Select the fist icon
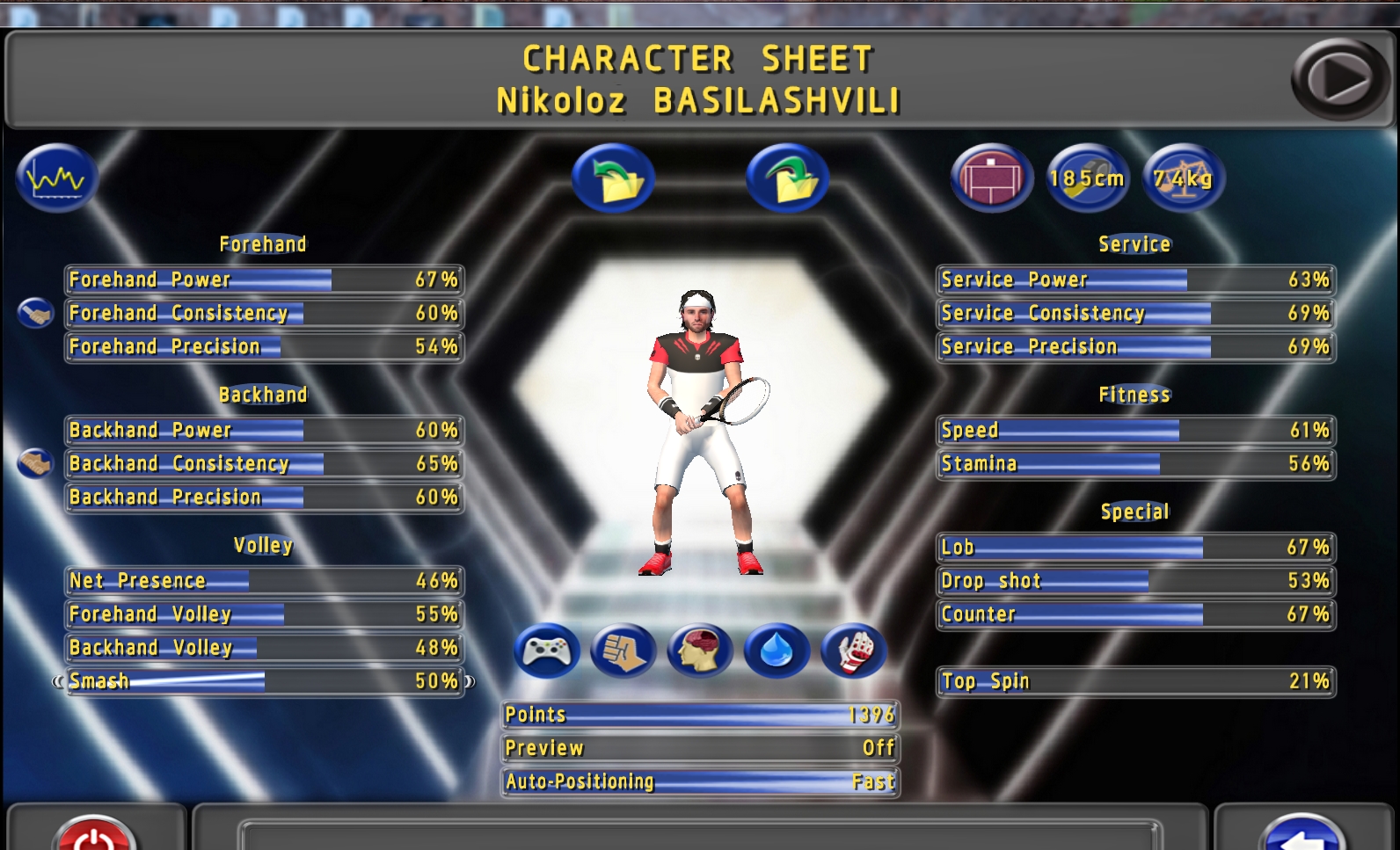The height and width of the screenshot is (850, 1400). [623, 651]
